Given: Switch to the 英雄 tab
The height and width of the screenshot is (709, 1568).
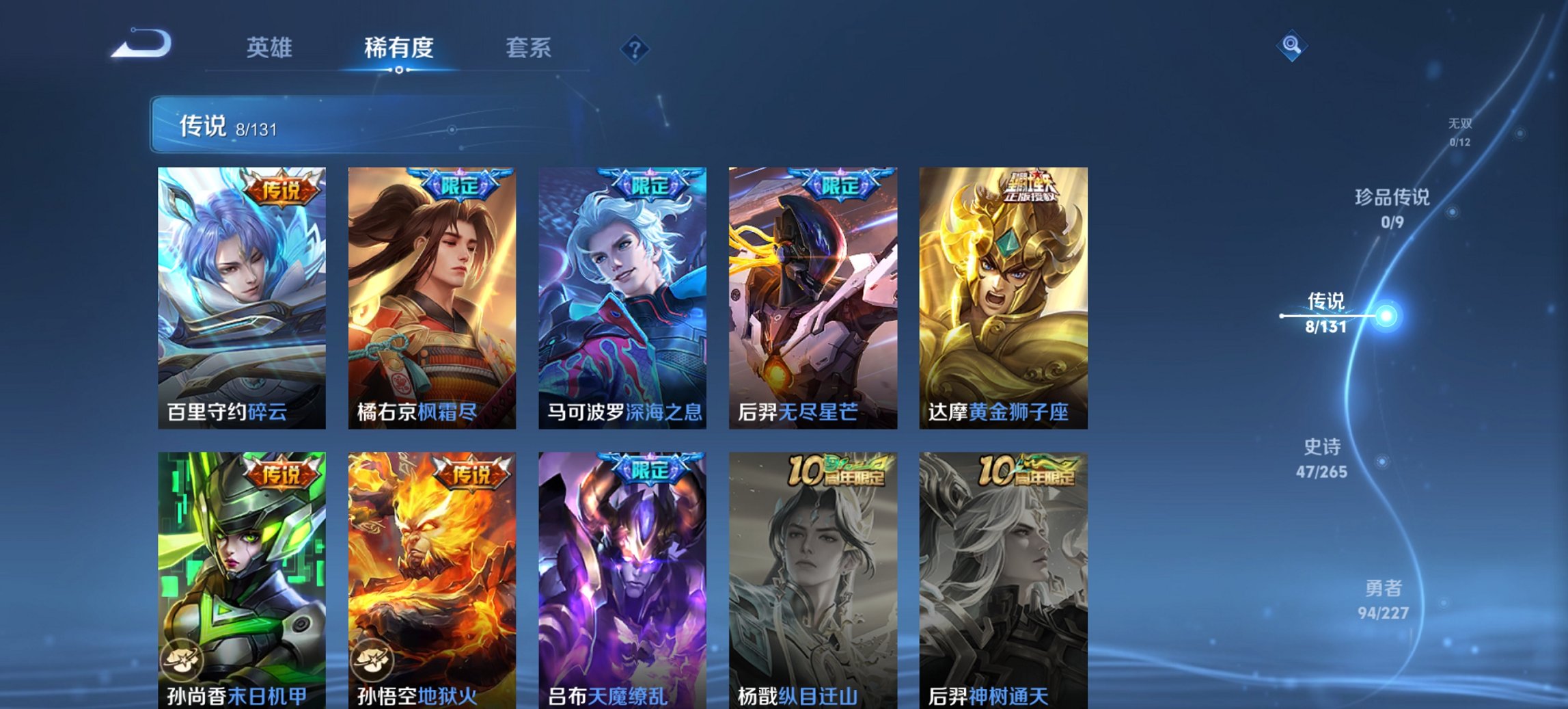Looking at the screenshot, I should 271,48.
